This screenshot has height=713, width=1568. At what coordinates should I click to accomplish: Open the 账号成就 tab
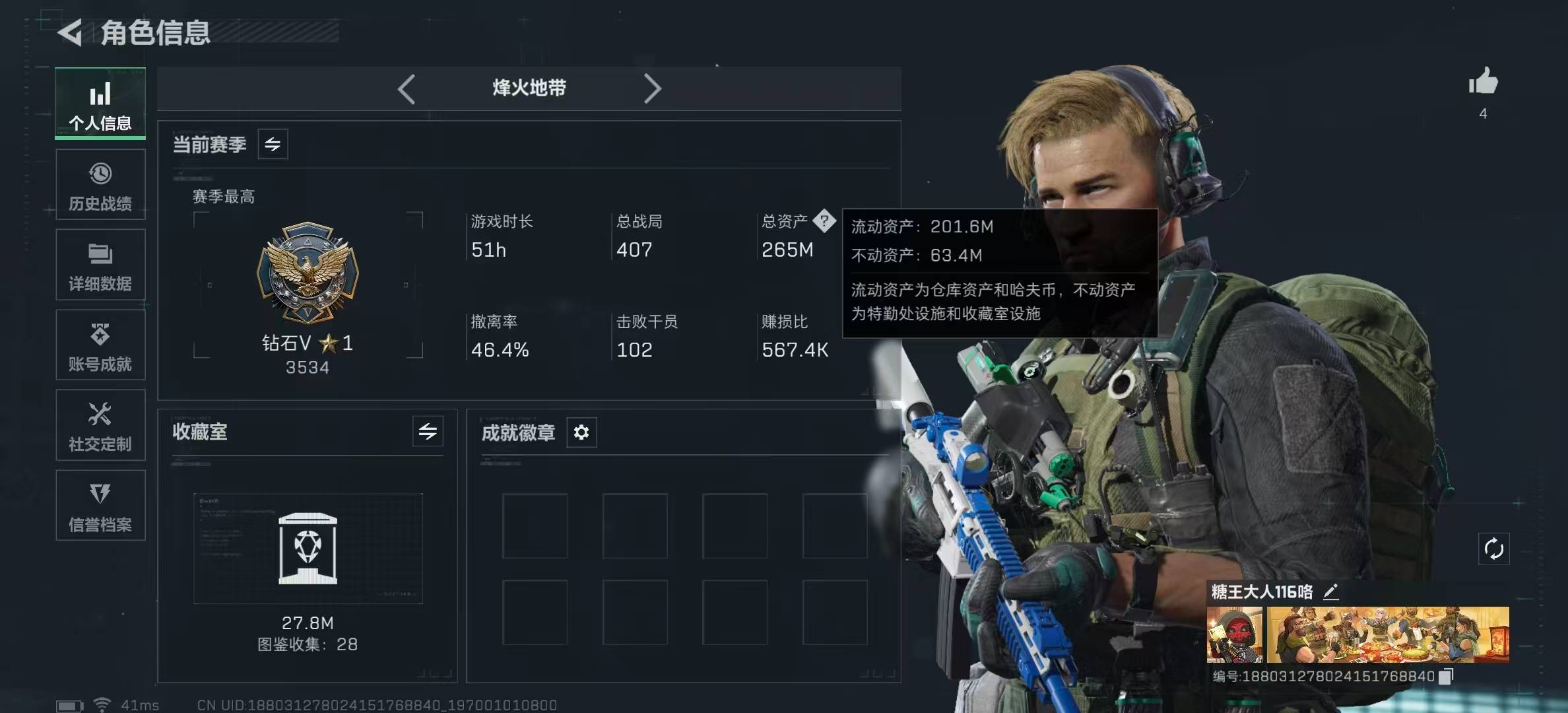click(100, 346)
